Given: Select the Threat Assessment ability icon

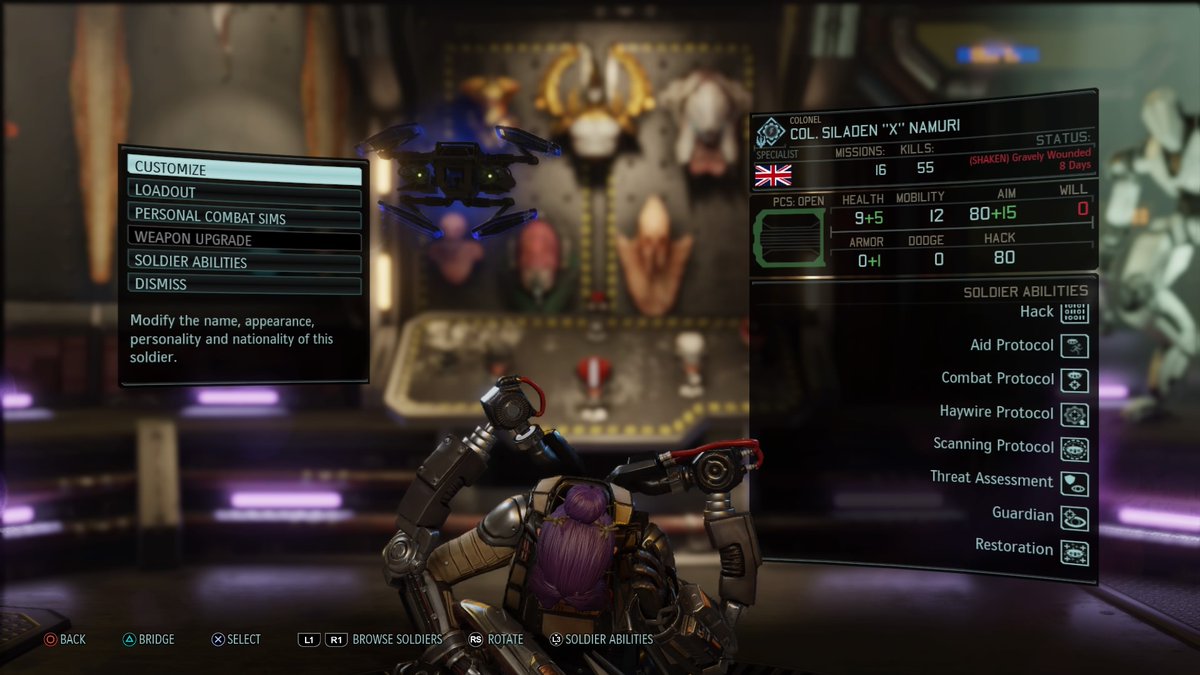Looking at the screenshot, I should click(1075, 482).
